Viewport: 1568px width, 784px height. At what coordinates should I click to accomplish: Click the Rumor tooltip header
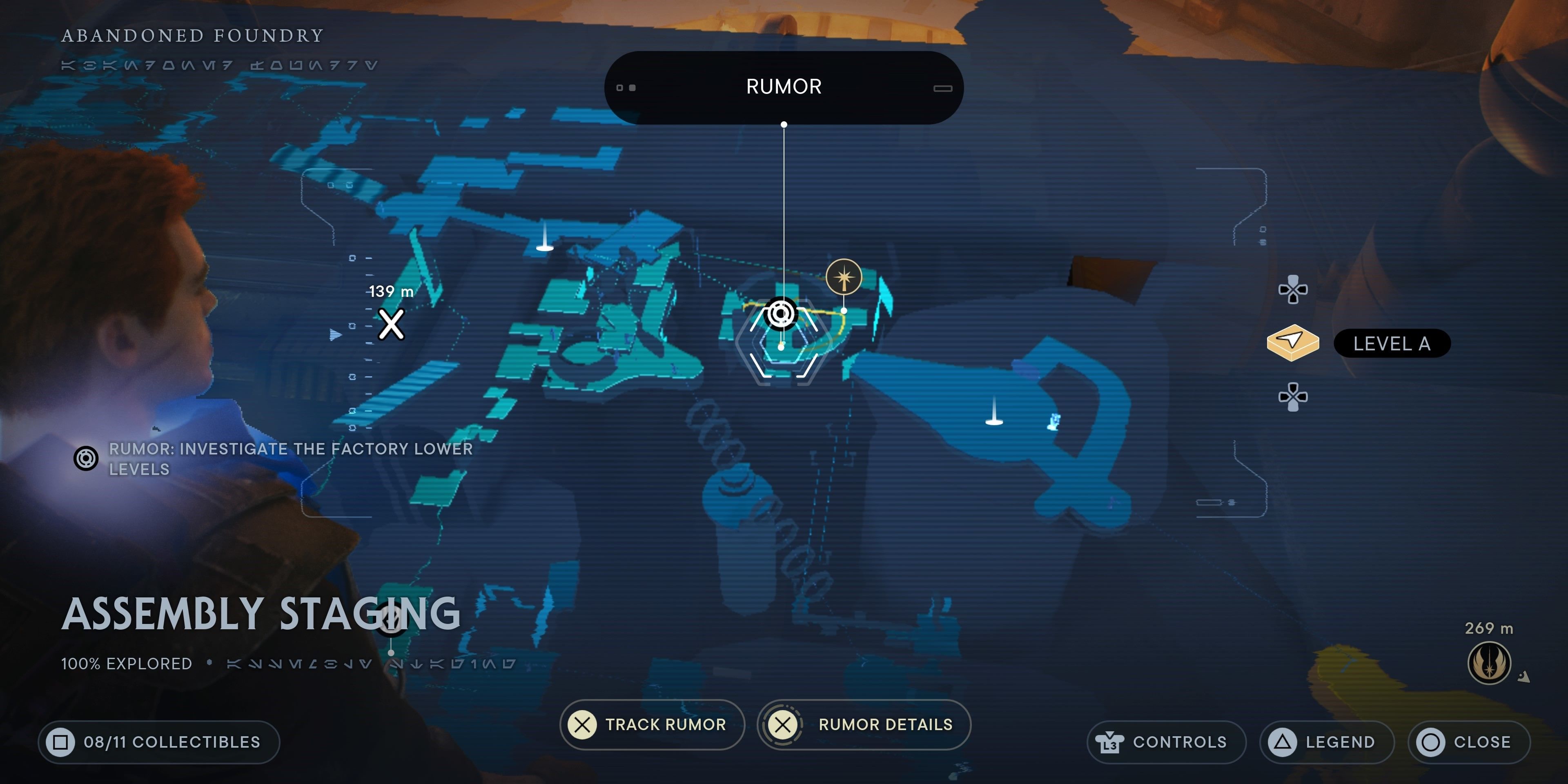click(x=784, y=87)
